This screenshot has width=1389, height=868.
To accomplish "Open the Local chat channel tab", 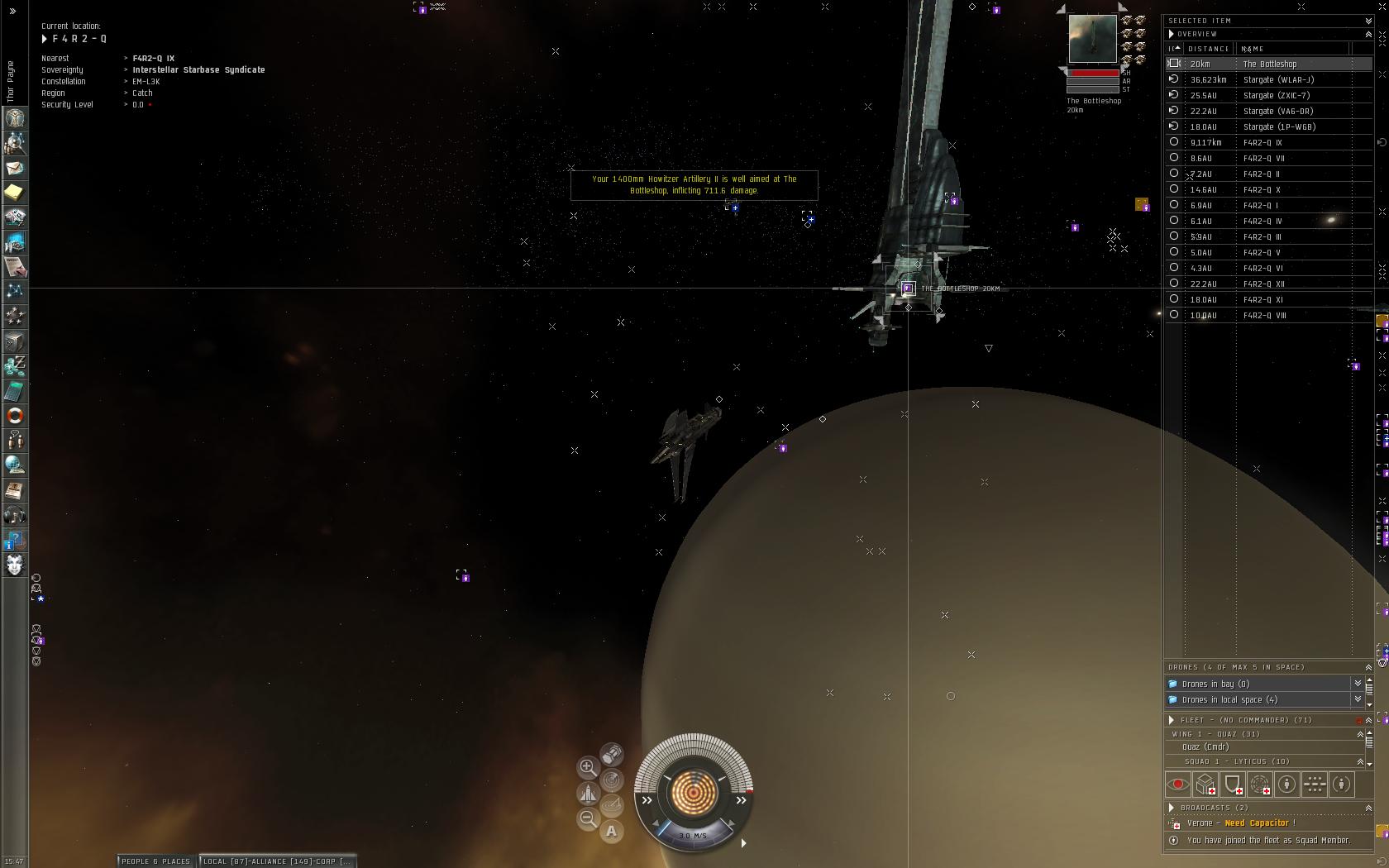I will pyautogui.click(x=277, y=861).
